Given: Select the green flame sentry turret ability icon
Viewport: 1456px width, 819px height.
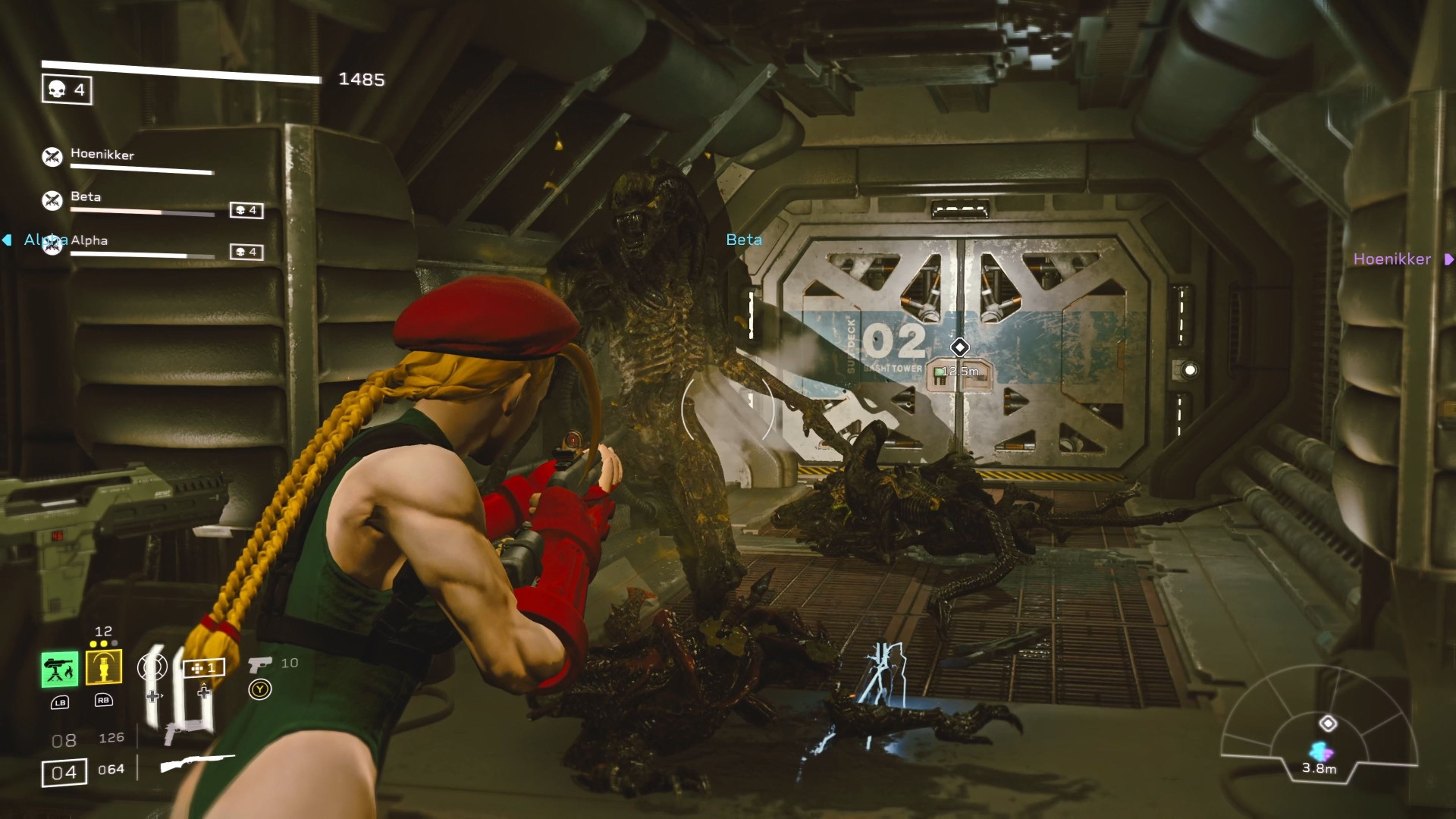Looking at the screenshot, I should pos(60,668).
